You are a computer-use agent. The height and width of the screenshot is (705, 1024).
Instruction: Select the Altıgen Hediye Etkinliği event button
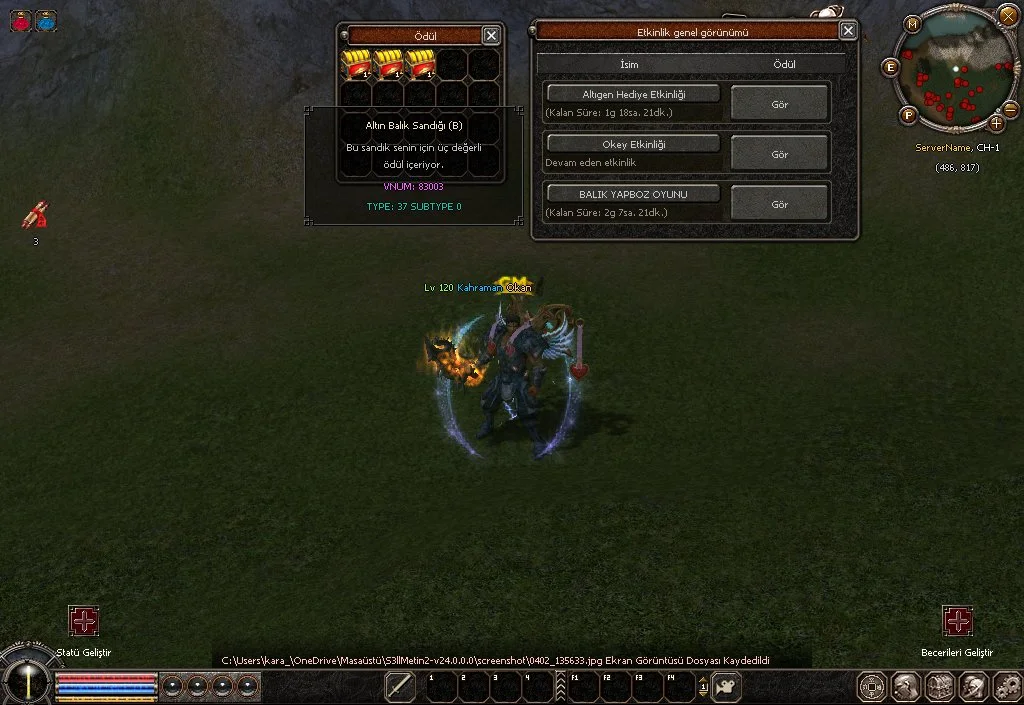[x=633, y=94]
